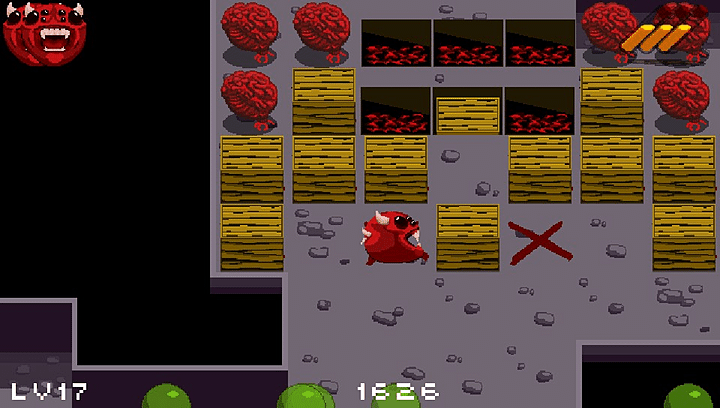Select the orange claw slash icon

coord(656,37)
